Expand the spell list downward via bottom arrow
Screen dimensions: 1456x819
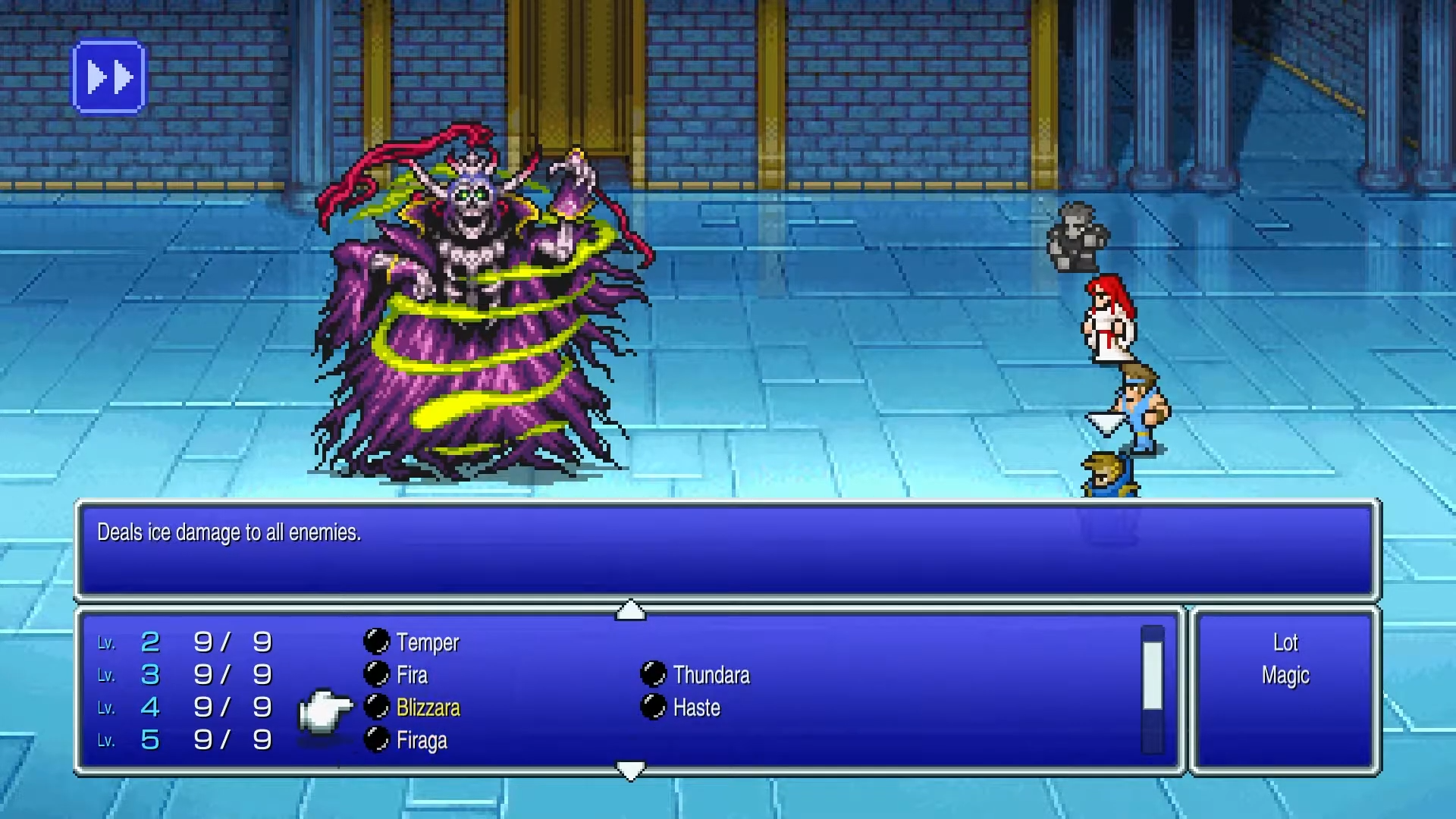[x=632, y=770]
